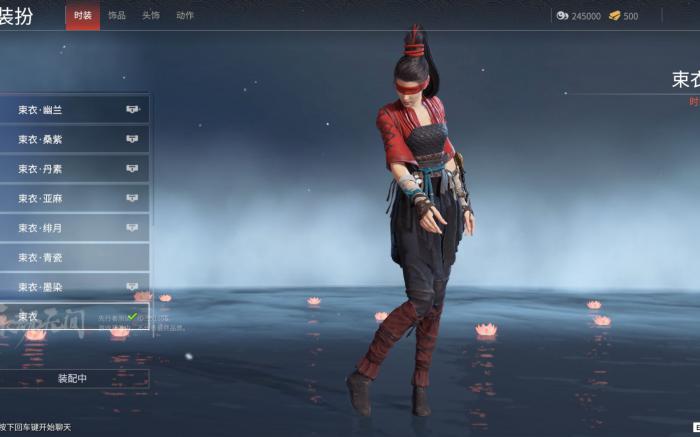The width and height of the screenshot is (700, 437).
Task: Switch to the 动作 tab
Action: click(185, 16)
